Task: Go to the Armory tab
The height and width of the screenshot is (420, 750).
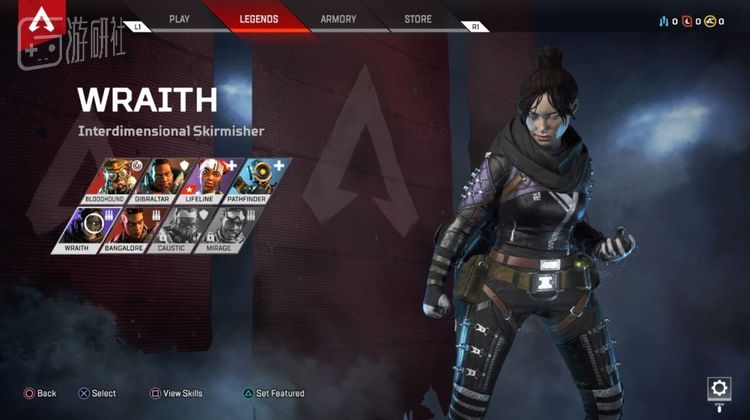Action: tap(338, 19)
